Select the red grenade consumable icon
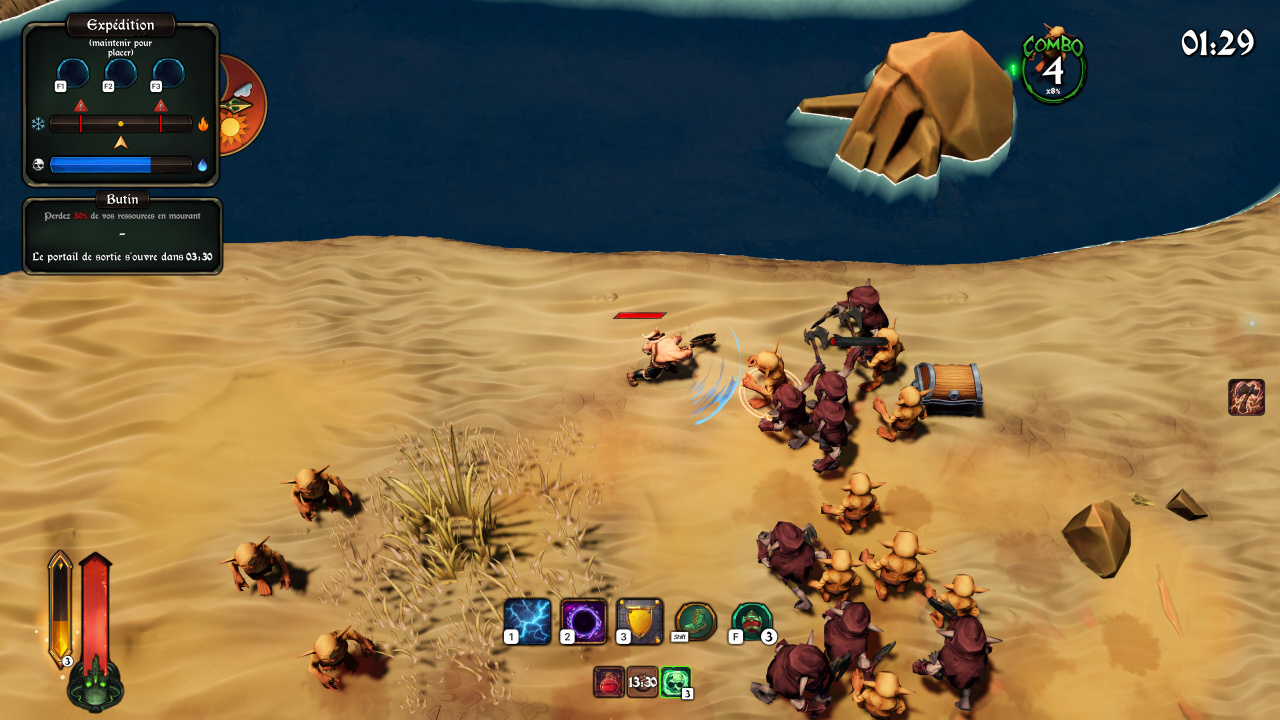The width and height of the screenshot is (1280, 720). coord(752,620)
